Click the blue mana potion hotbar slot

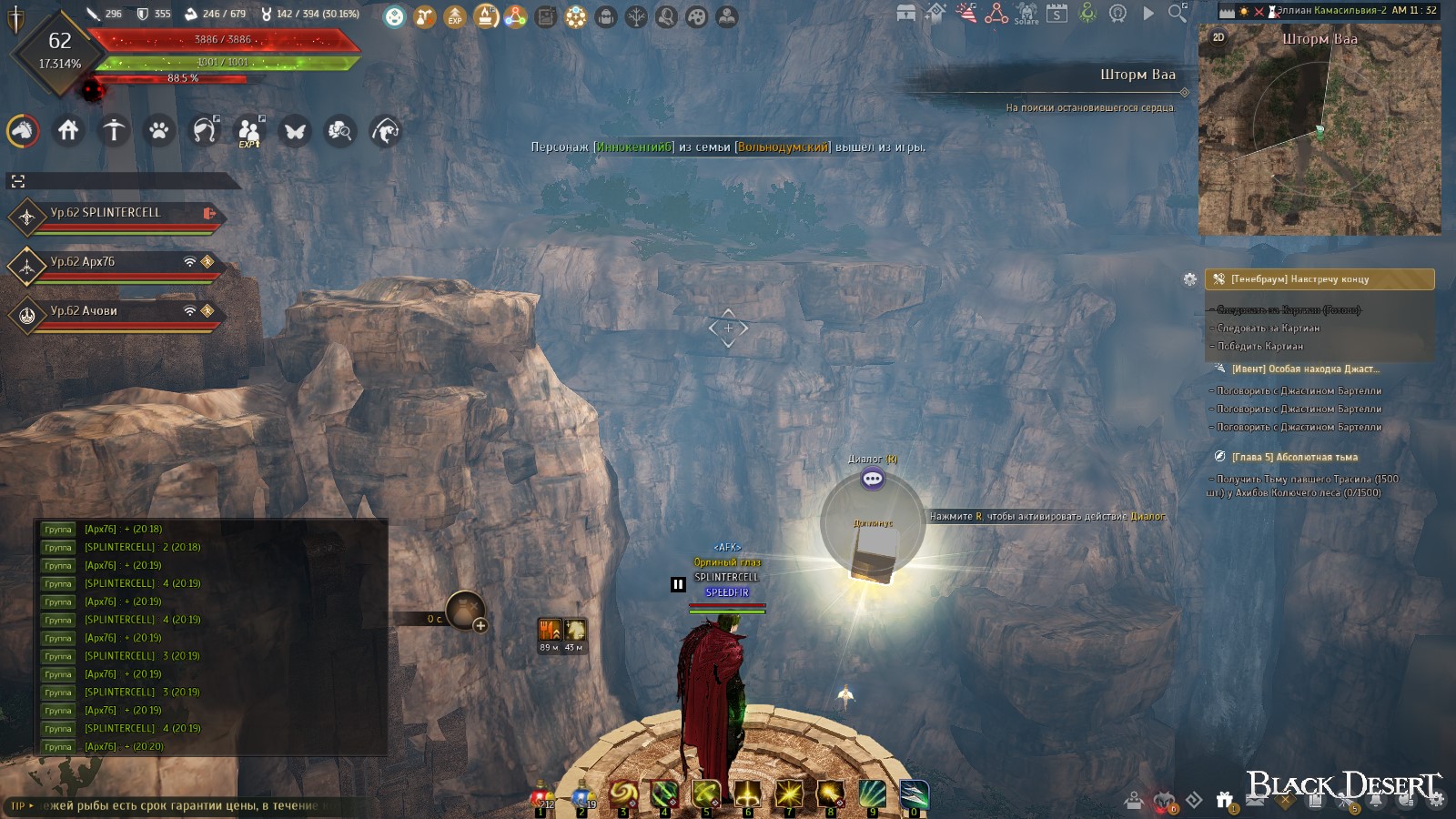click(583, 796)
